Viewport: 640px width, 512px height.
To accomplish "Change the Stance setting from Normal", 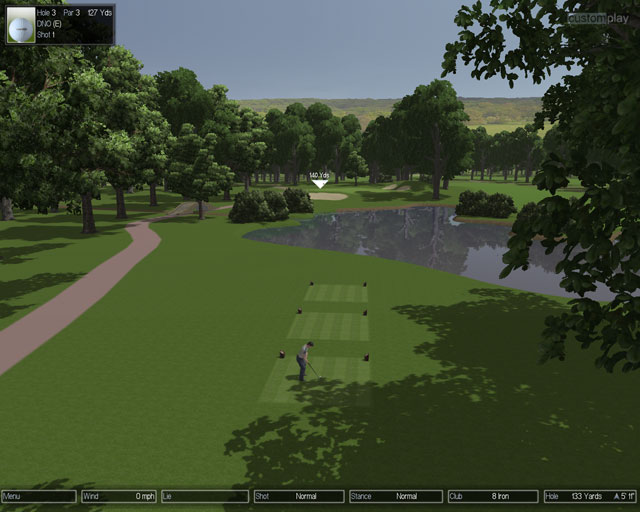I will point(395,496).
